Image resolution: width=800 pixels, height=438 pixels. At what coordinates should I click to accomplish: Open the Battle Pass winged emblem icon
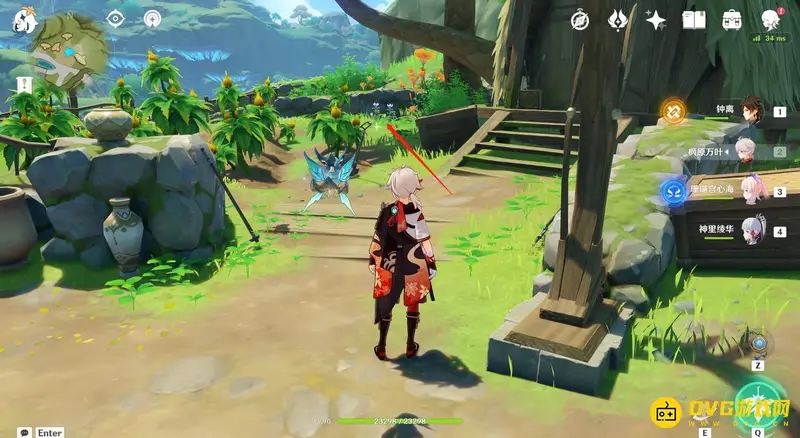pos(618,19)
